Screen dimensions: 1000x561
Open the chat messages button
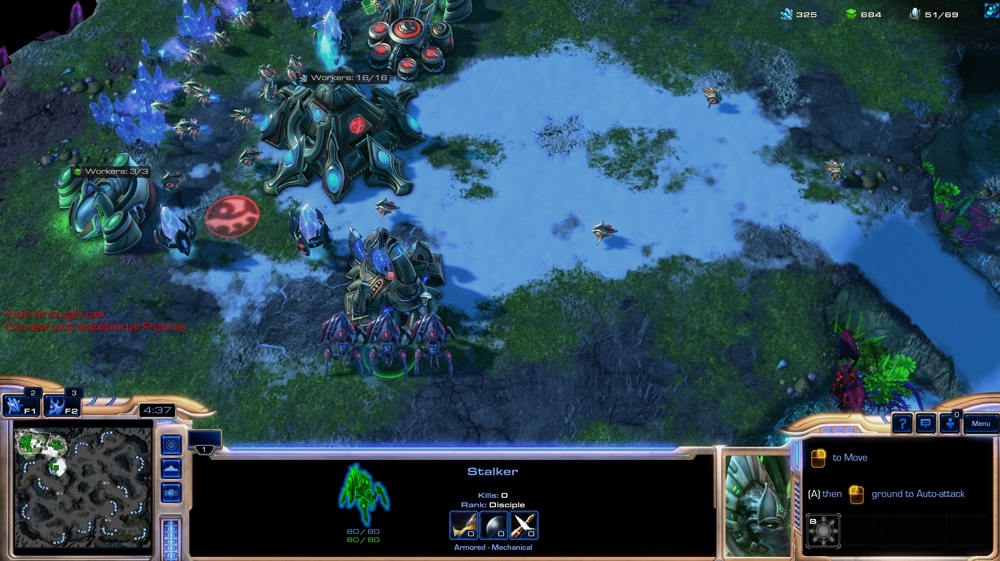pos(926,424)
